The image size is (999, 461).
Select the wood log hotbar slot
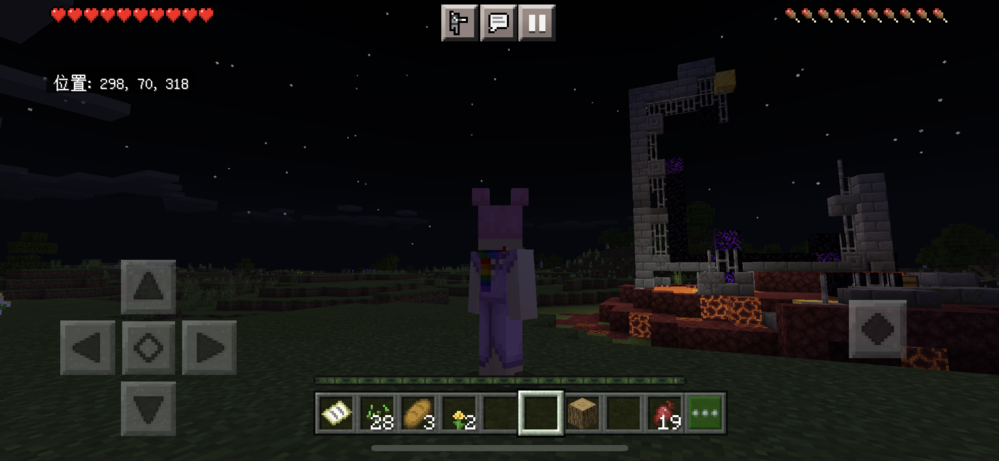click(x=582, y=413)
